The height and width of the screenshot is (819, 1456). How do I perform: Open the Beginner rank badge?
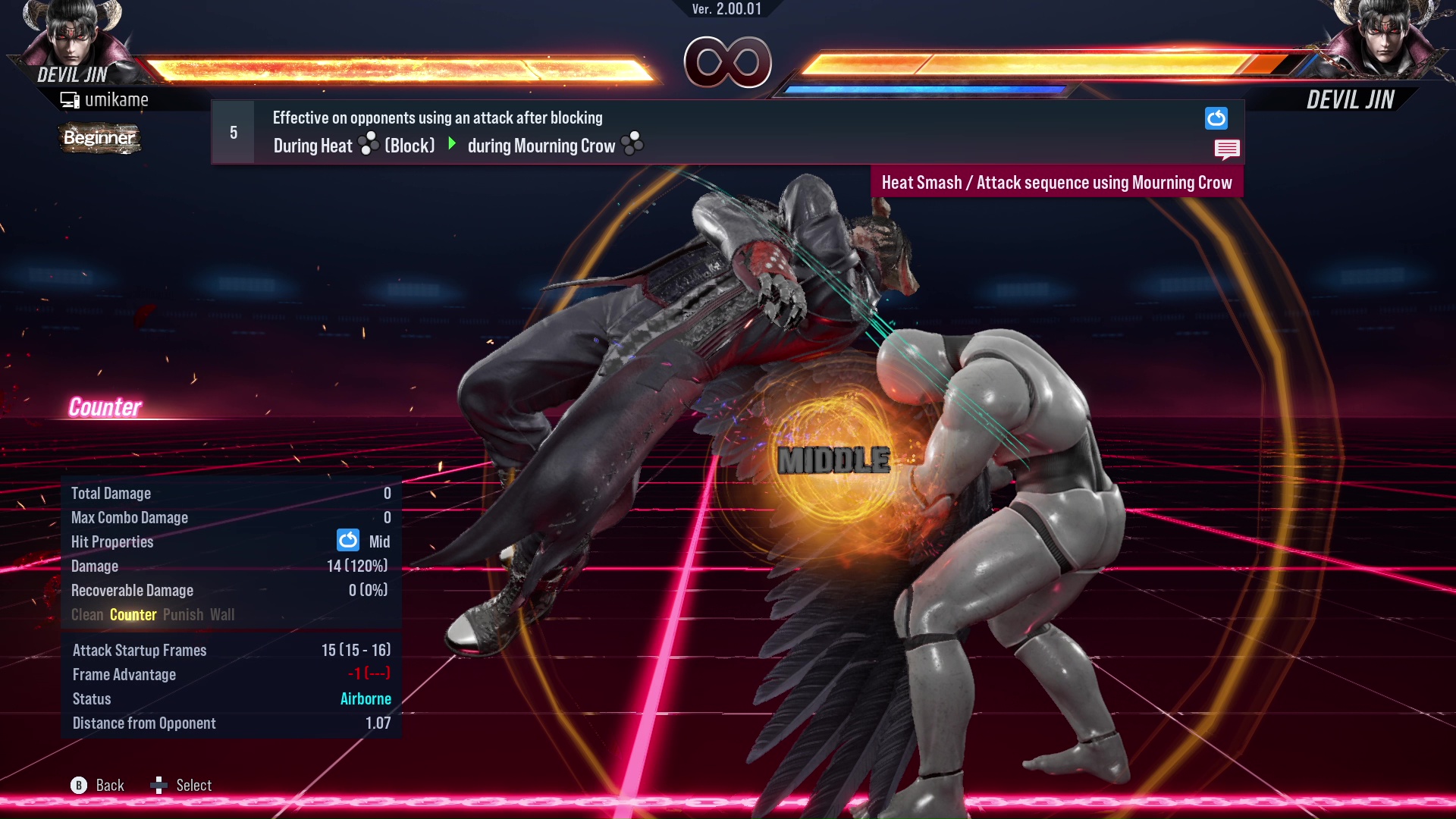click(99, 138)
